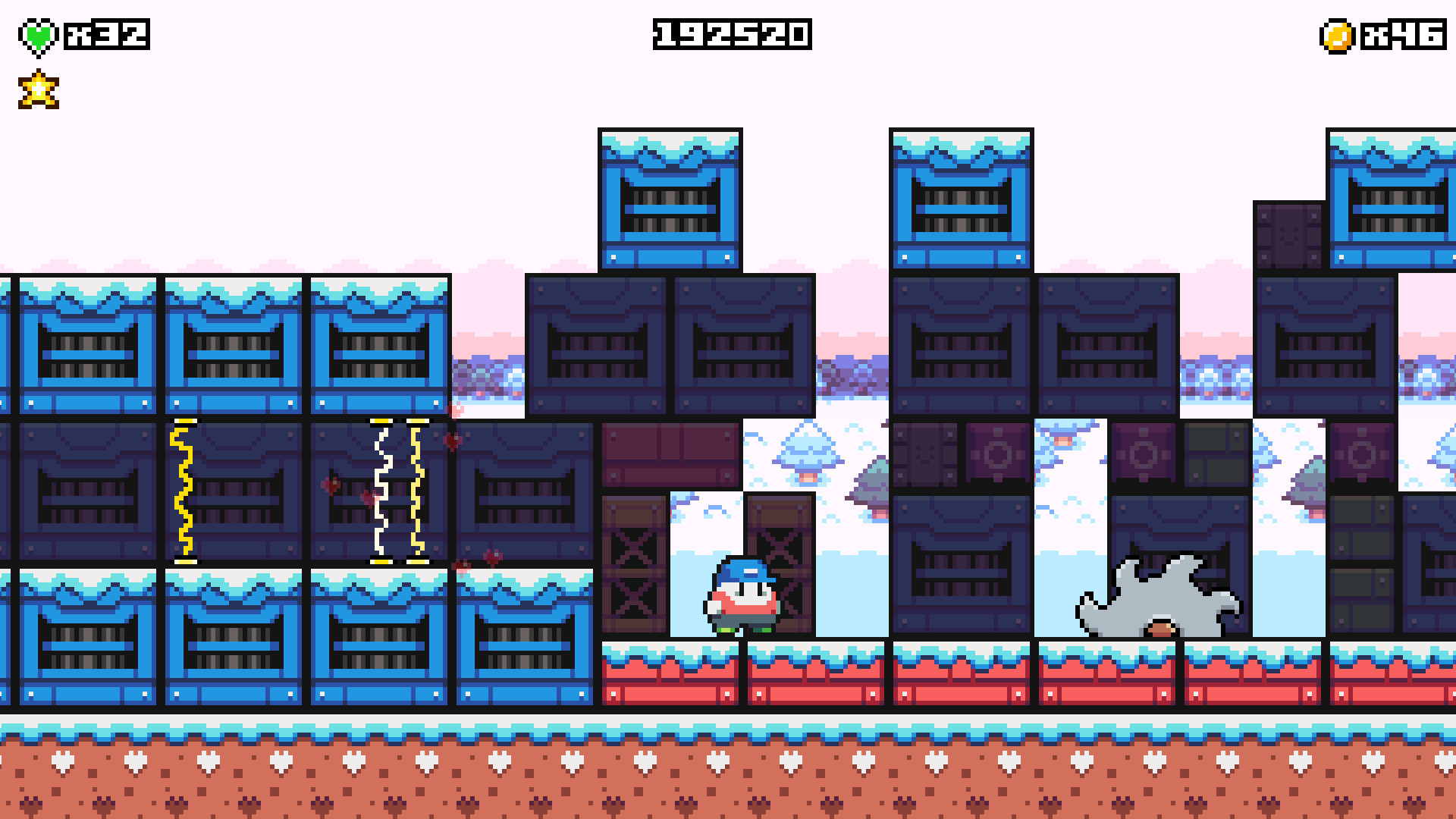Screen dimensions: 1456x819
Task: Toggle the heart counter showing x32
Action: [x=106, y=33]
